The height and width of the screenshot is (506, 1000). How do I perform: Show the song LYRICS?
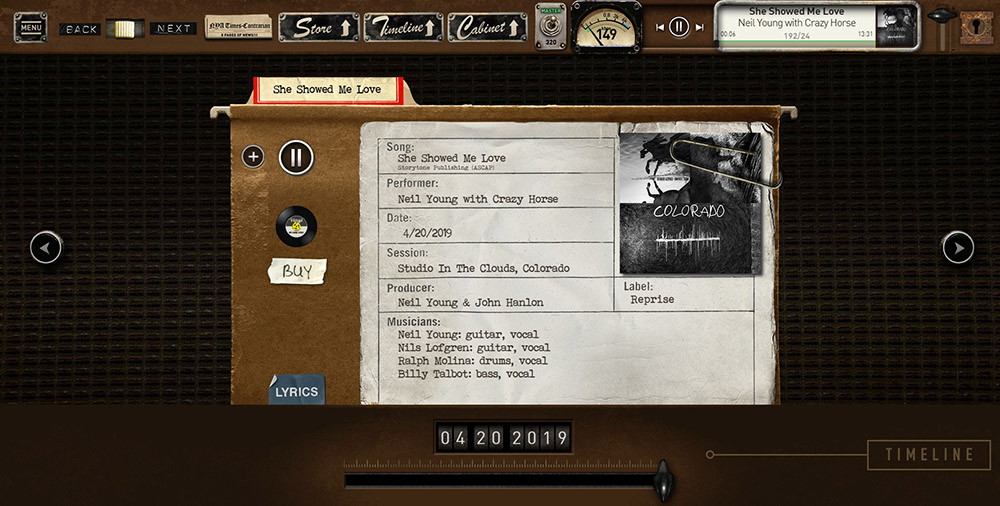(x=296, y=391)
